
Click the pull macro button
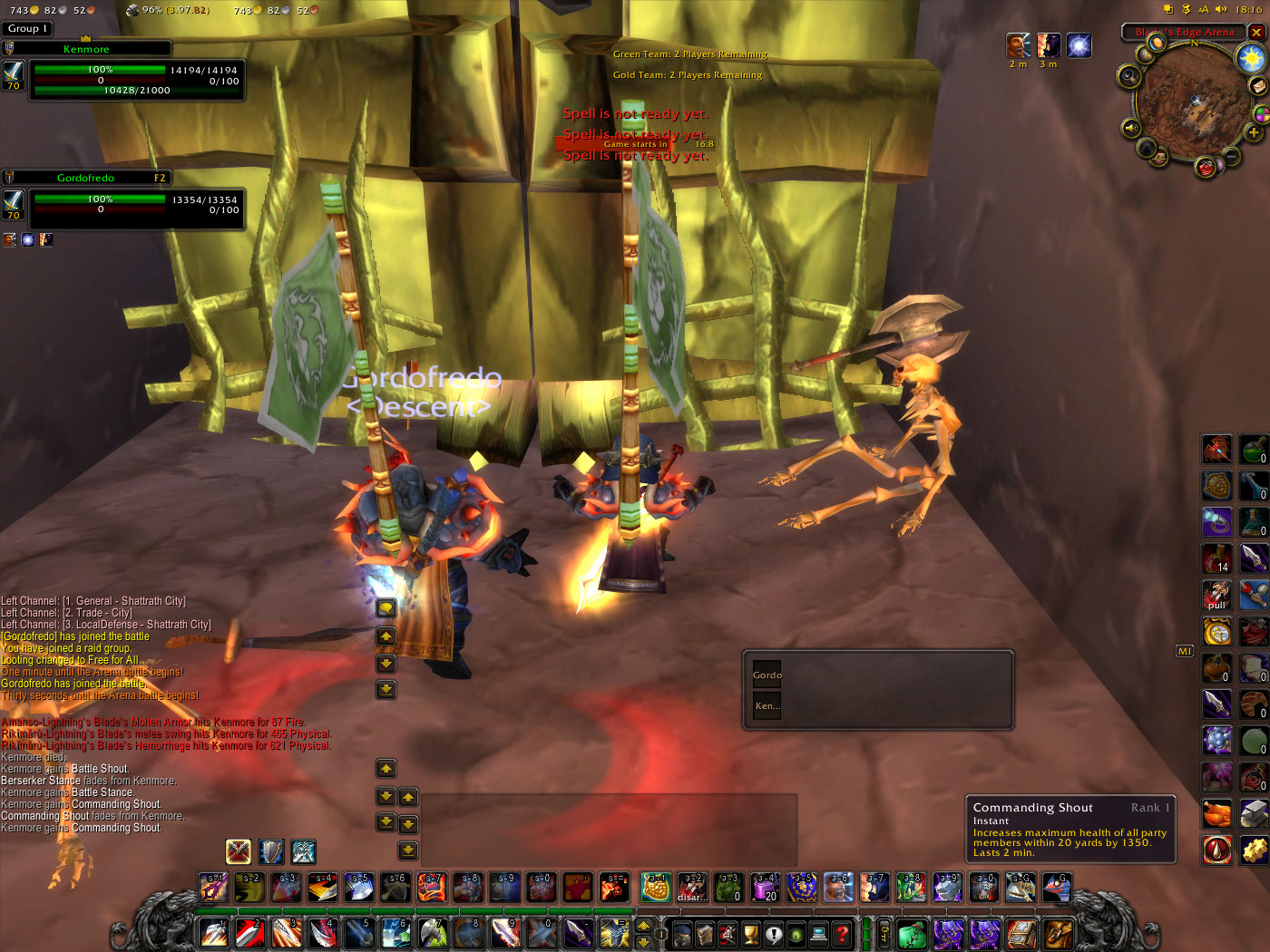1216,596
